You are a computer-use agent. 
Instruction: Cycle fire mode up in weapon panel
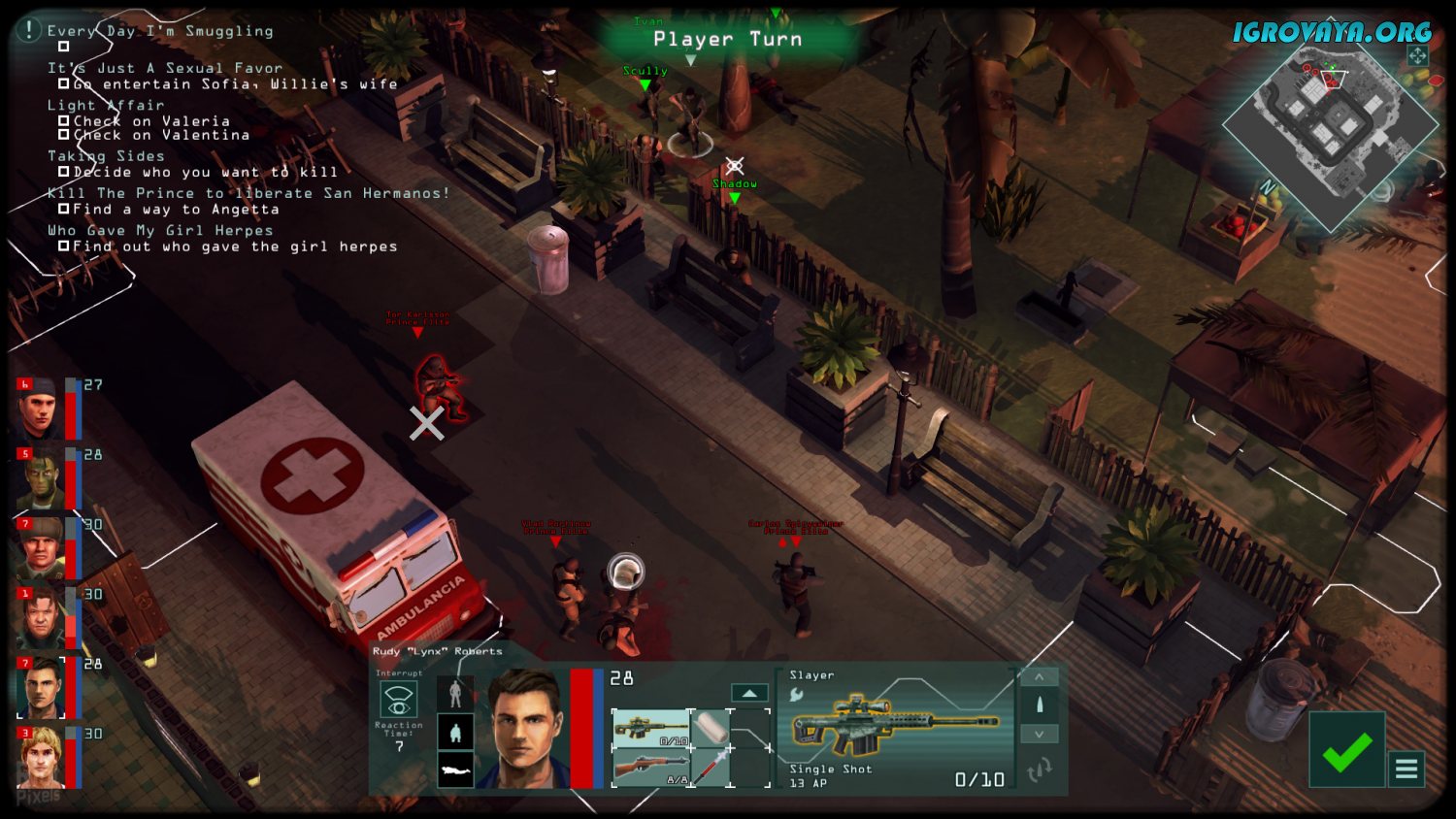point(1039,677)
